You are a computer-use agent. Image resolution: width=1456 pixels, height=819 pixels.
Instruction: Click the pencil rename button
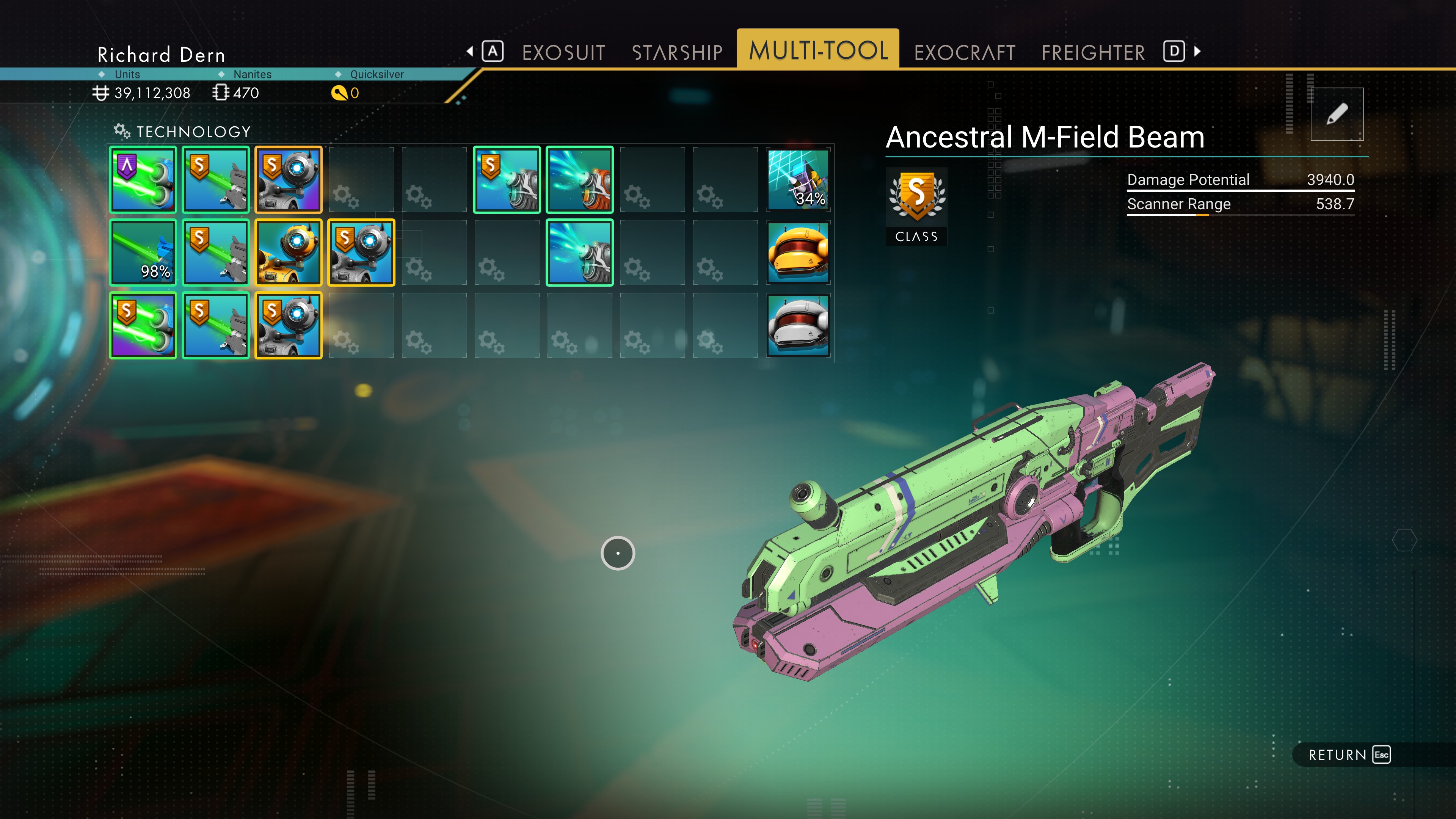1337,114
